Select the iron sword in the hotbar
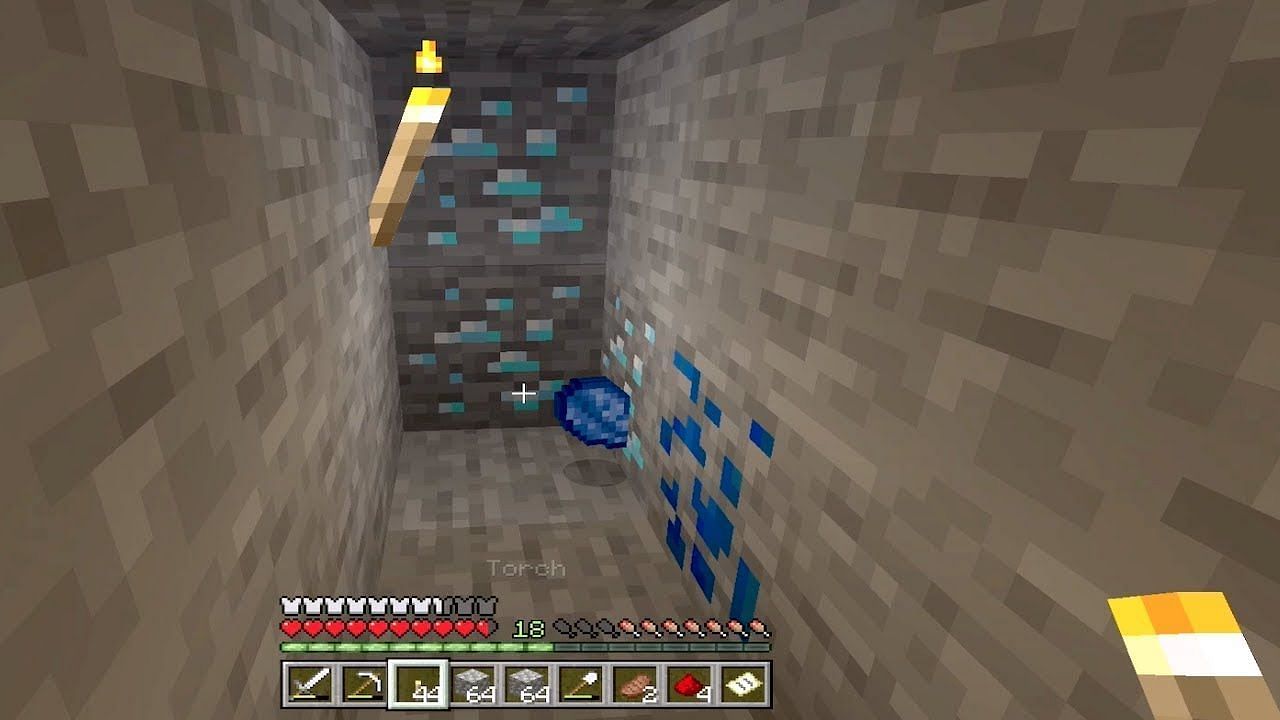 (x=309, y=686)
